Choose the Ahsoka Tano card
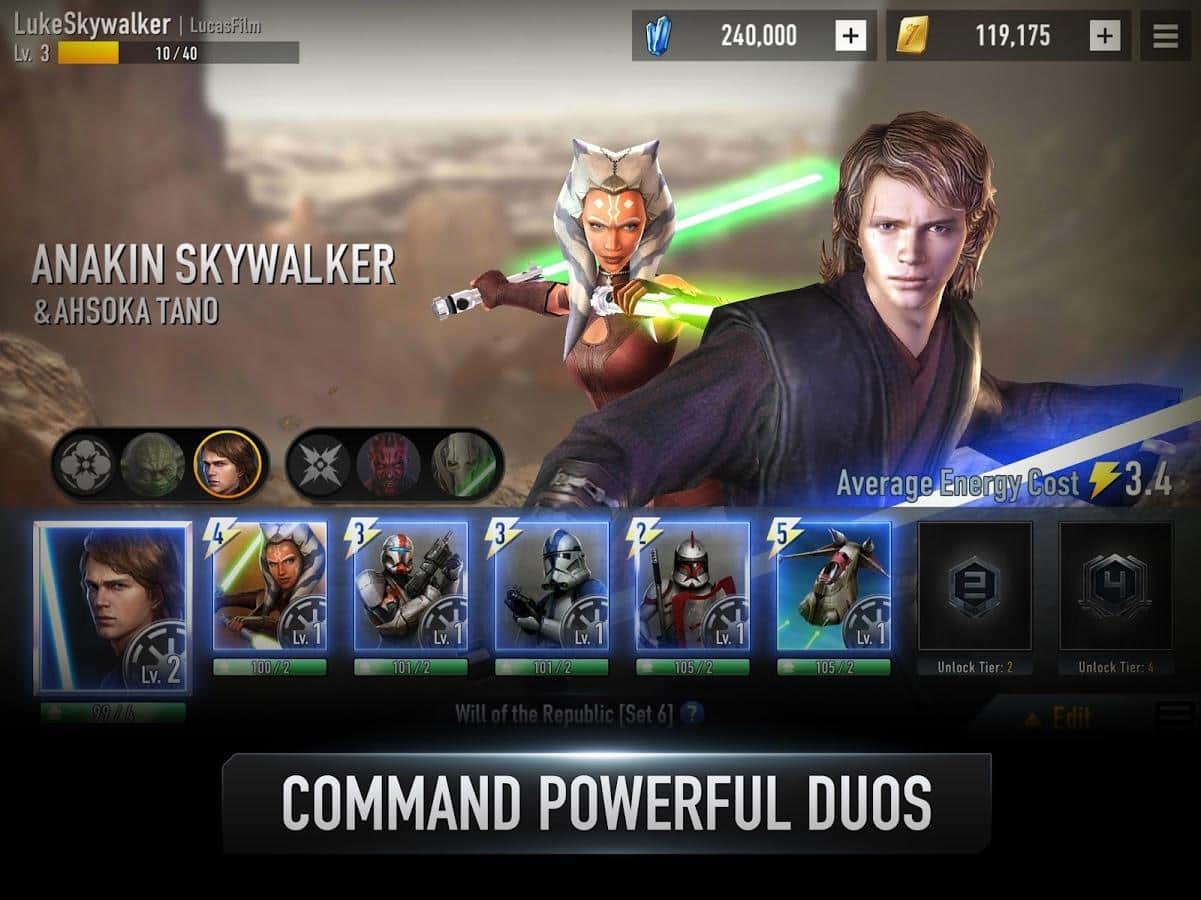 pyautogui.click(x=270, y=586)
